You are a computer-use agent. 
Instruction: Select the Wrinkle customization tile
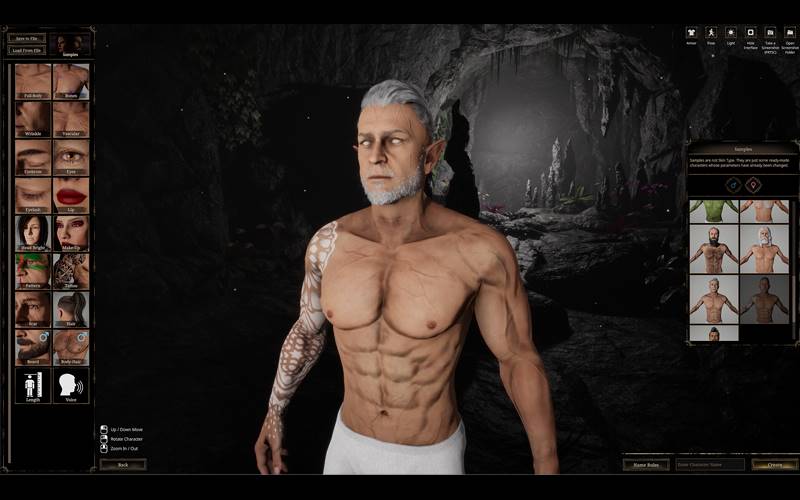[33, 120]
